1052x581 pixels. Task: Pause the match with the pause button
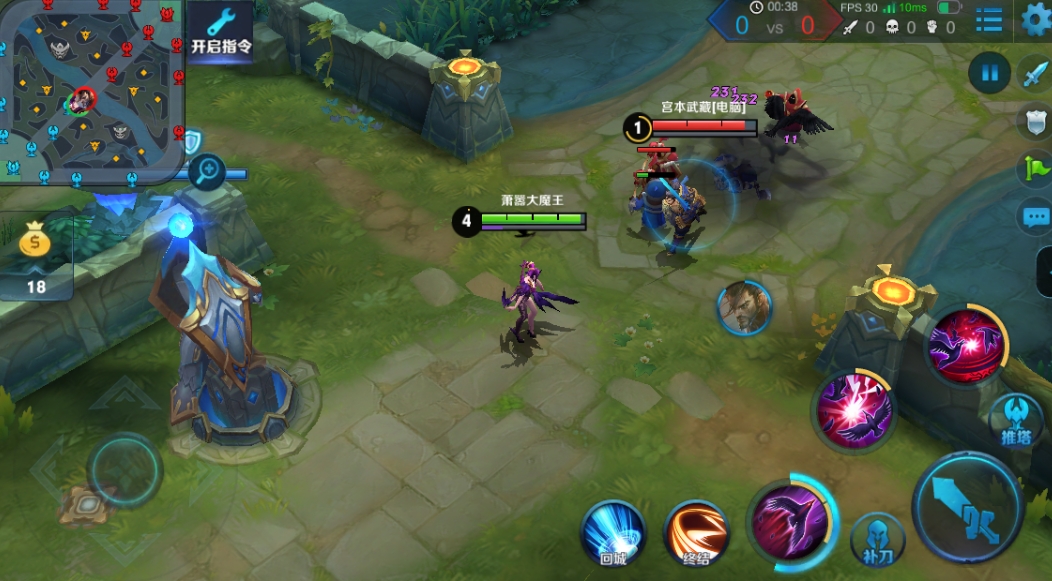pyautogui.click(x=990, y=73)
